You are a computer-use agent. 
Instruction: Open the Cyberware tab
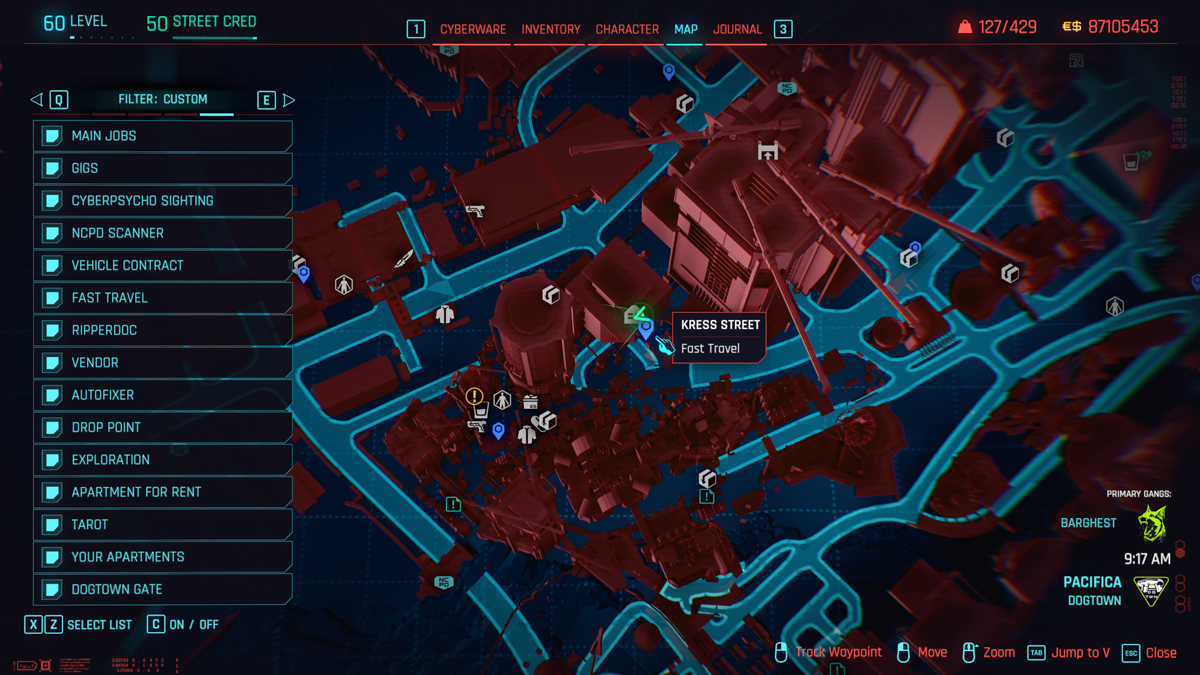(x=473, y=30)
